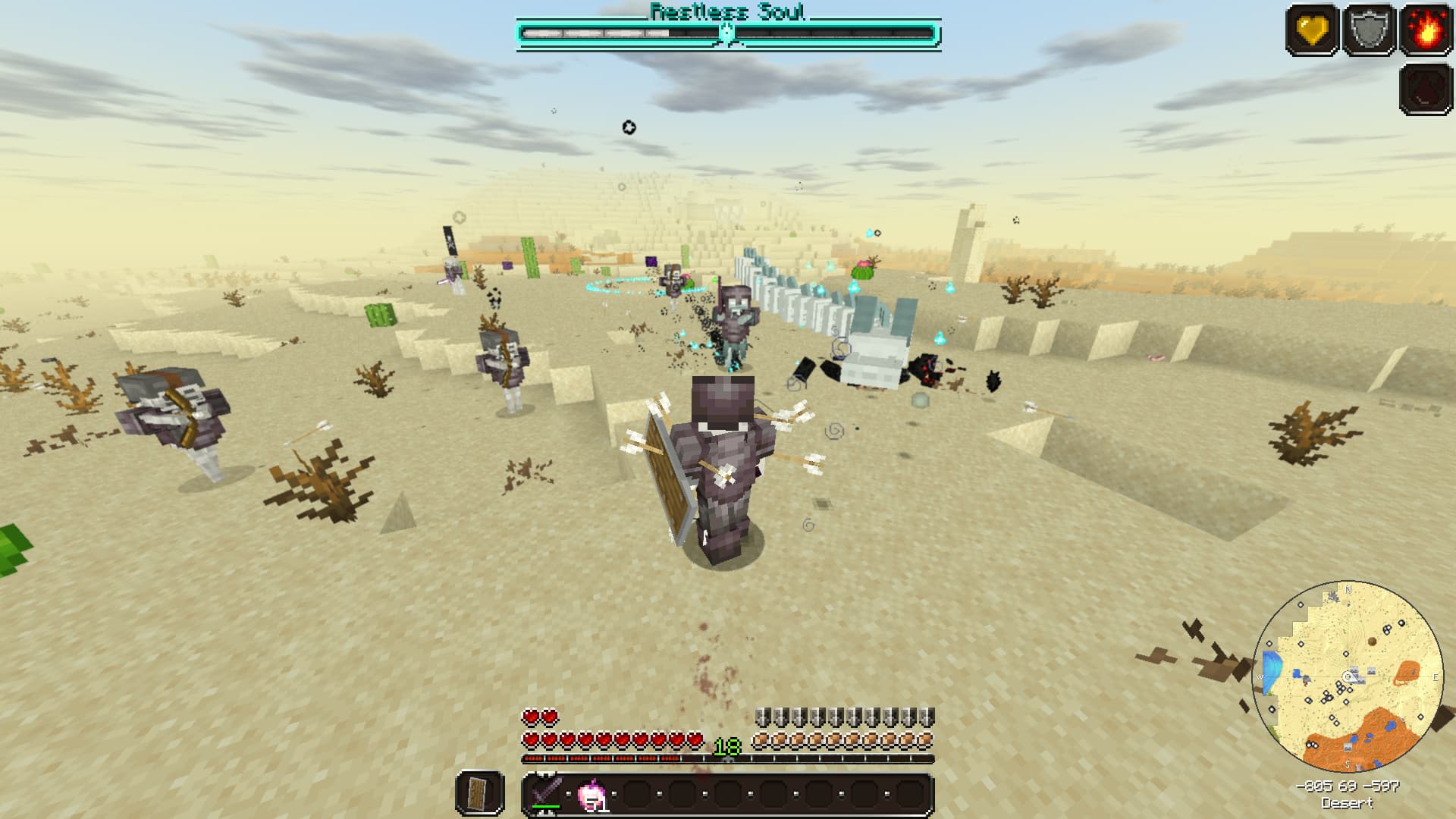
Task: Toggle the armor bar display
Action: pyautogui.click(x=846, y=713)
